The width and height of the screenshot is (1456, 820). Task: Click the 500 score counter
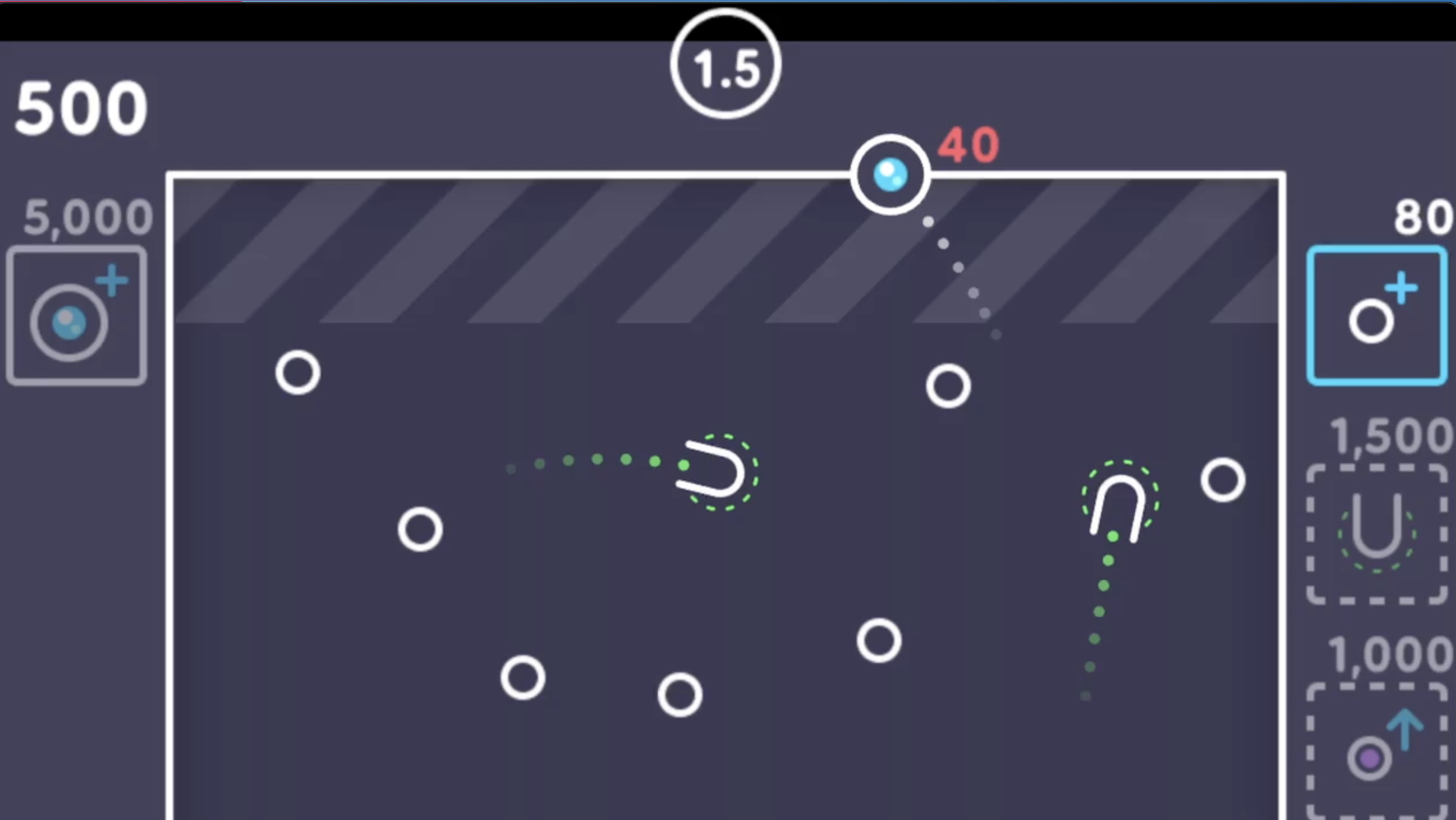(x=80, y=106)
